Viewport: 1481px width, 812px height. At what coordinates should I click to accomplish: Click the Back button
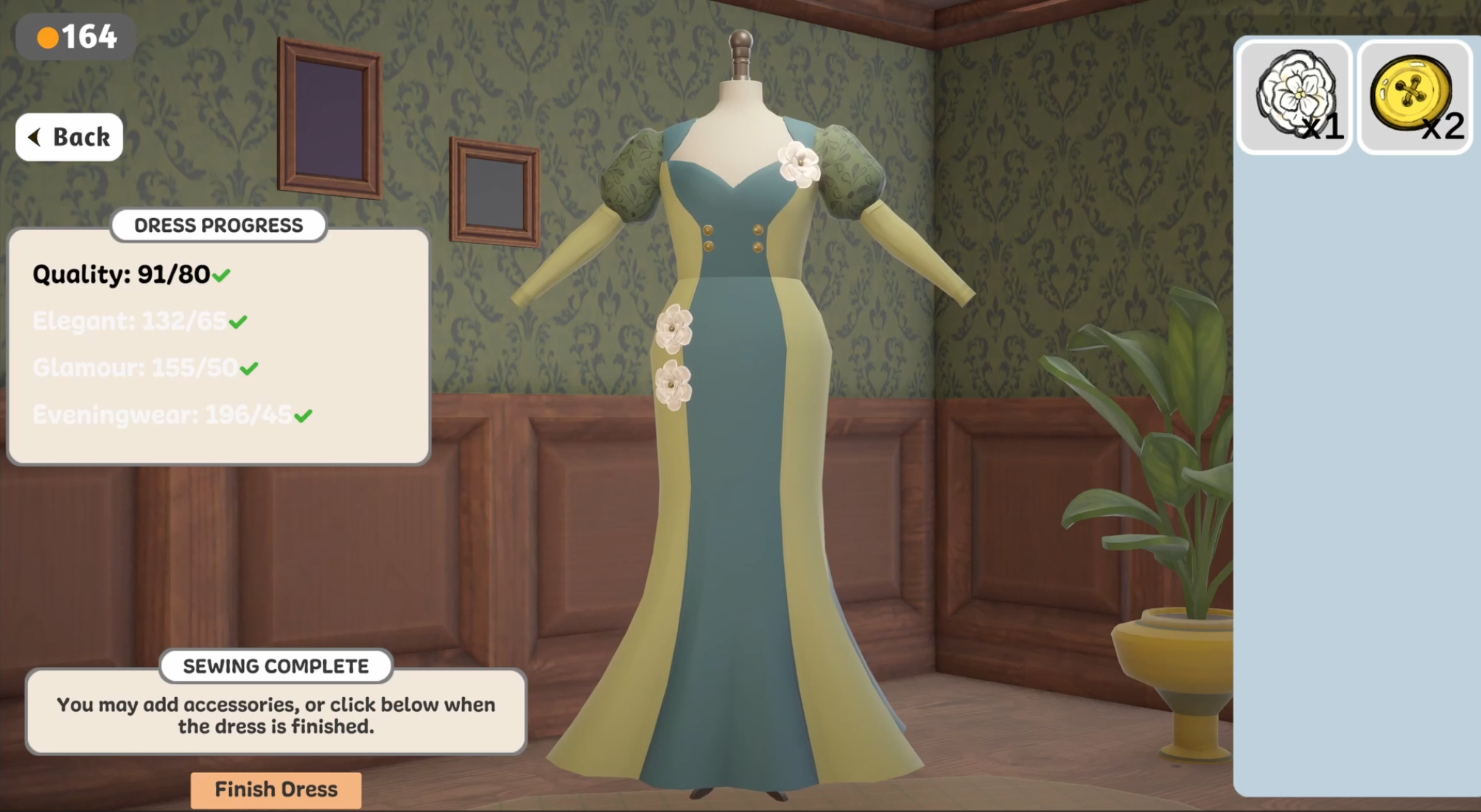click(69, 136)
